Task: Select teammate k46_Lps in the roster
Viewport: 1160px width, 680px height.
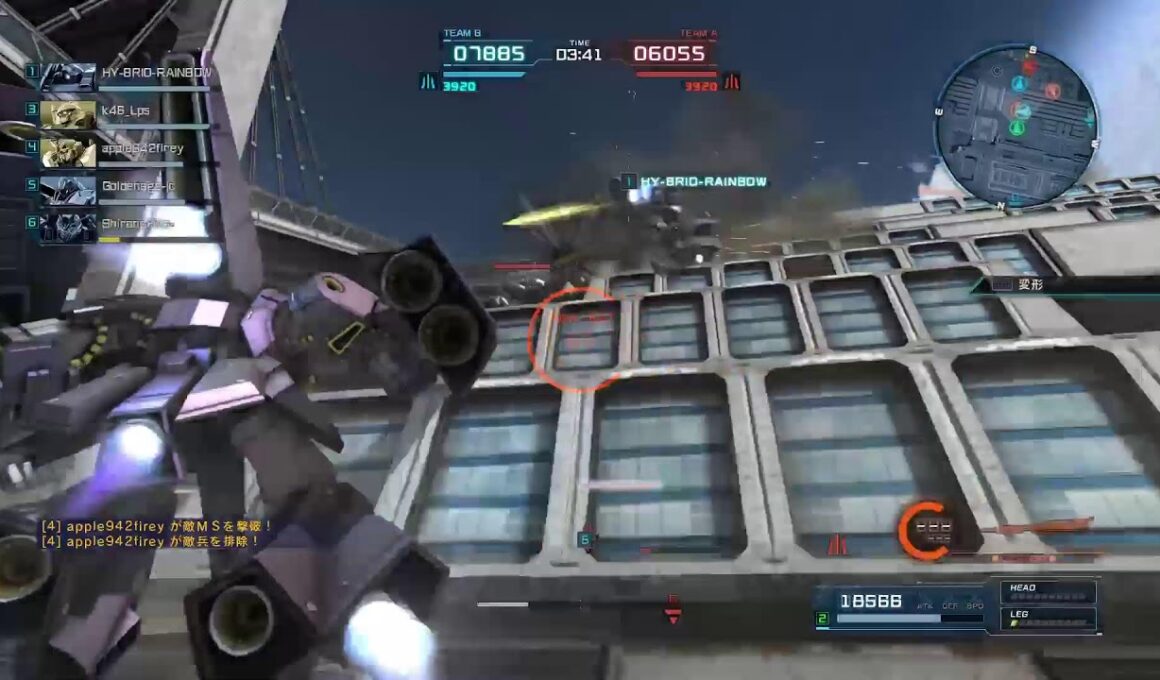Action: [x=125, y=110]
